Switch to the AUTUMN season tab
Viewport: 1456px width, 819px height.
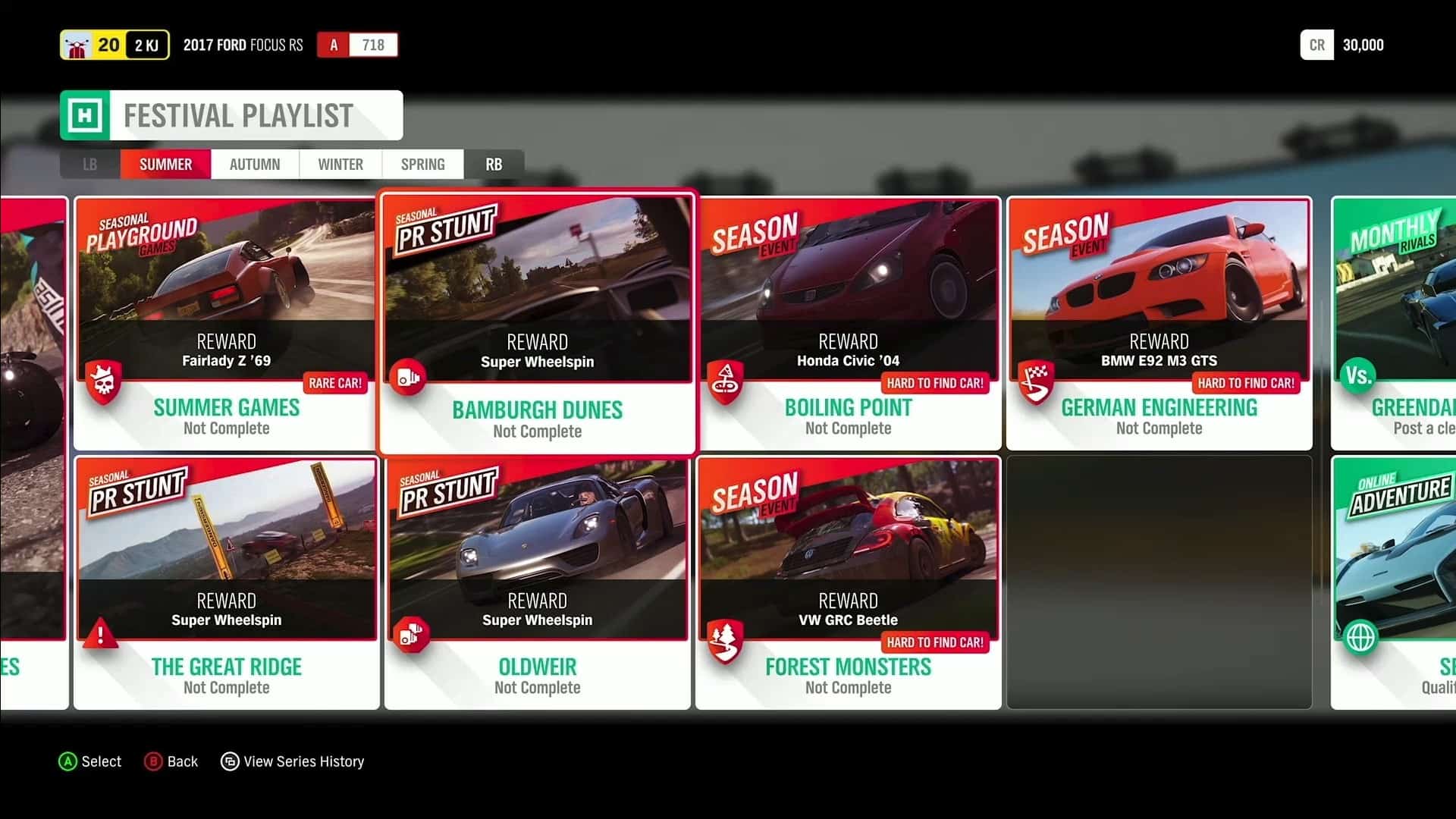255,164
